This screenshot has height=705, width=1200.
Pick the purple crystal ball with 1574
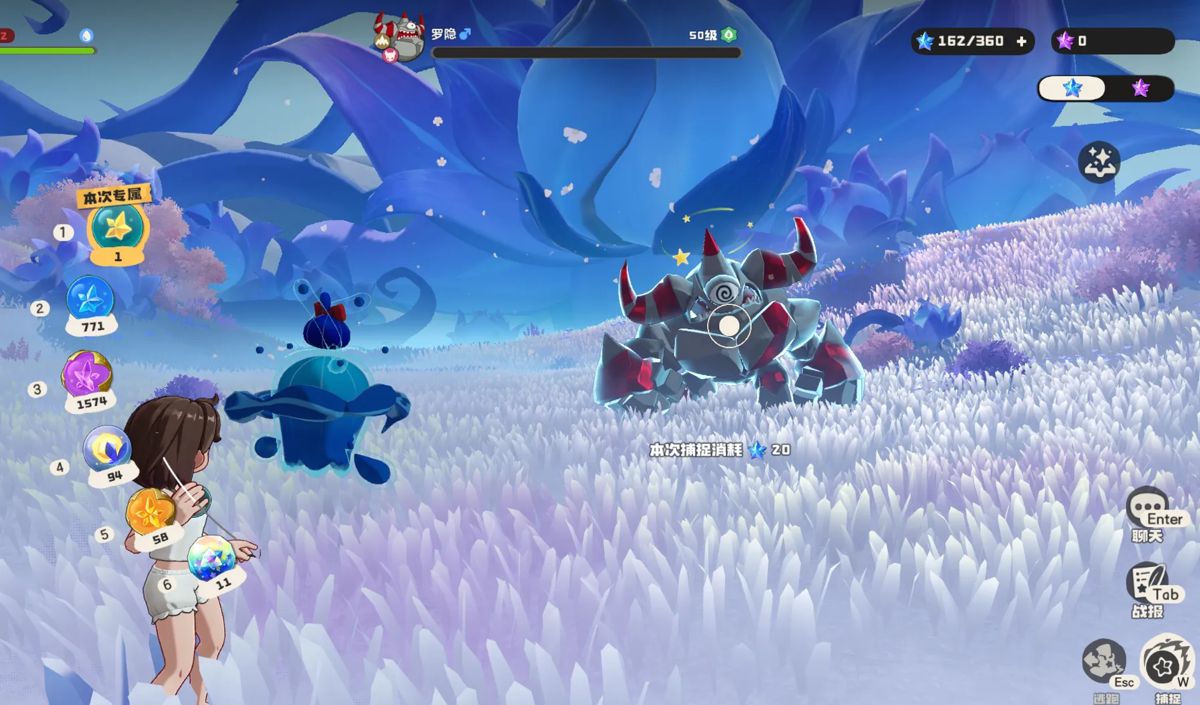click(x=87, y=375)
